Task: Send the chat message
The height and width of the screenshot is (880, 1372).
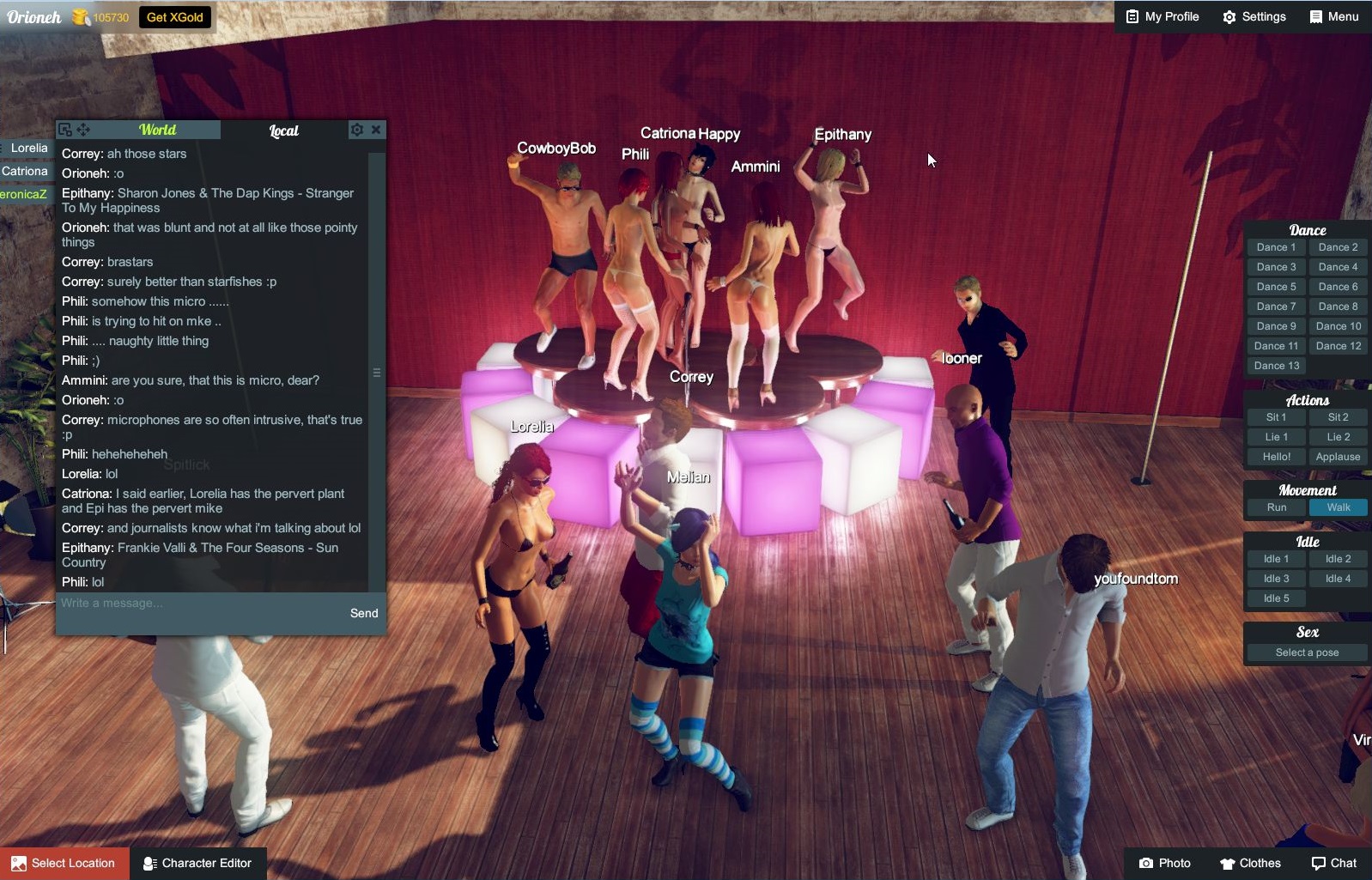Action: coord(364,613)
